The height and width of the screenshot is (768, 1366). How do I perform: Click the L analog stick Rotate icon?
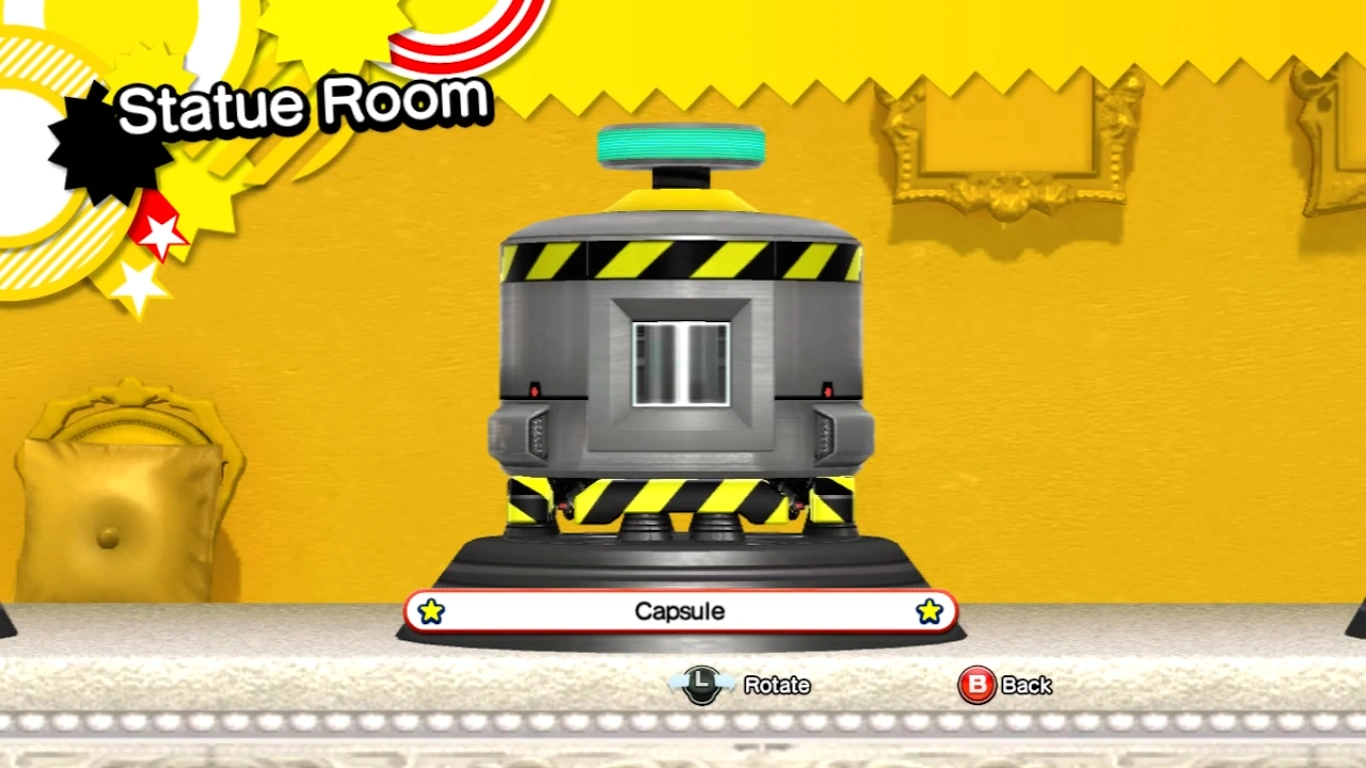[702, 684]
